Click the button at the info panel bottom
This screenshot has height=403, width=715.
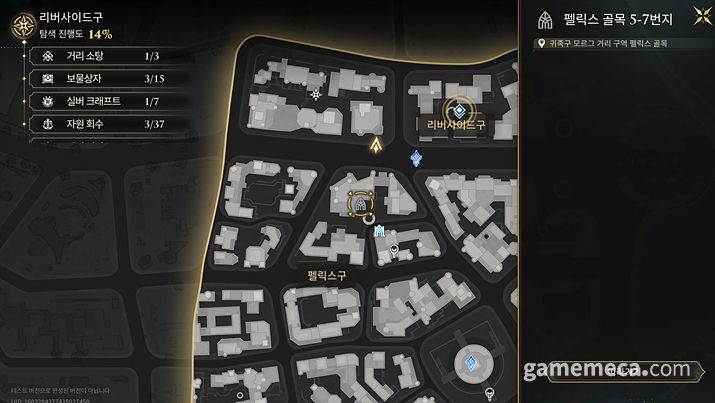pyautogui.click(x=617, y=372)
